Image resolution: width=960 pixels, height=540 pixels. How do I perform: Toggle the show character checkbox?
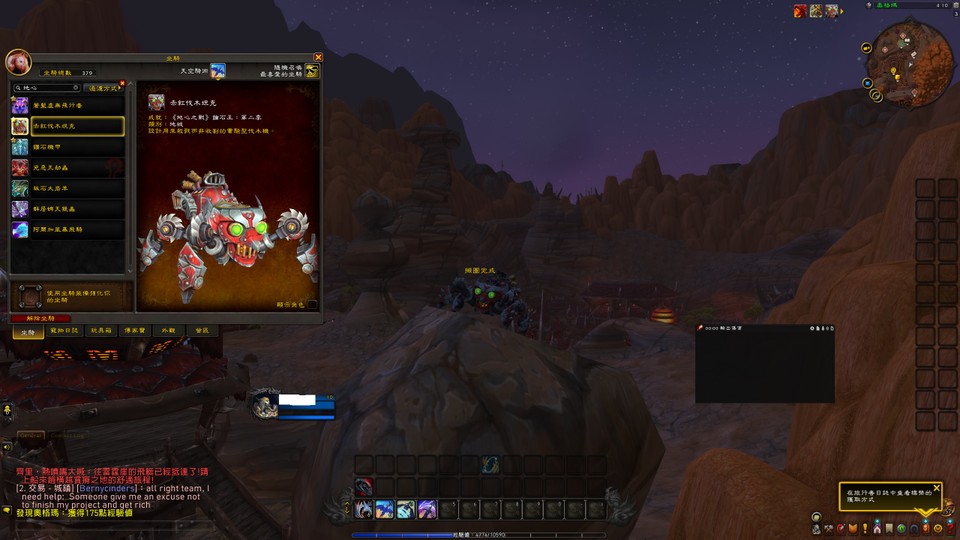pyautogui.click(x=311, y=304)
